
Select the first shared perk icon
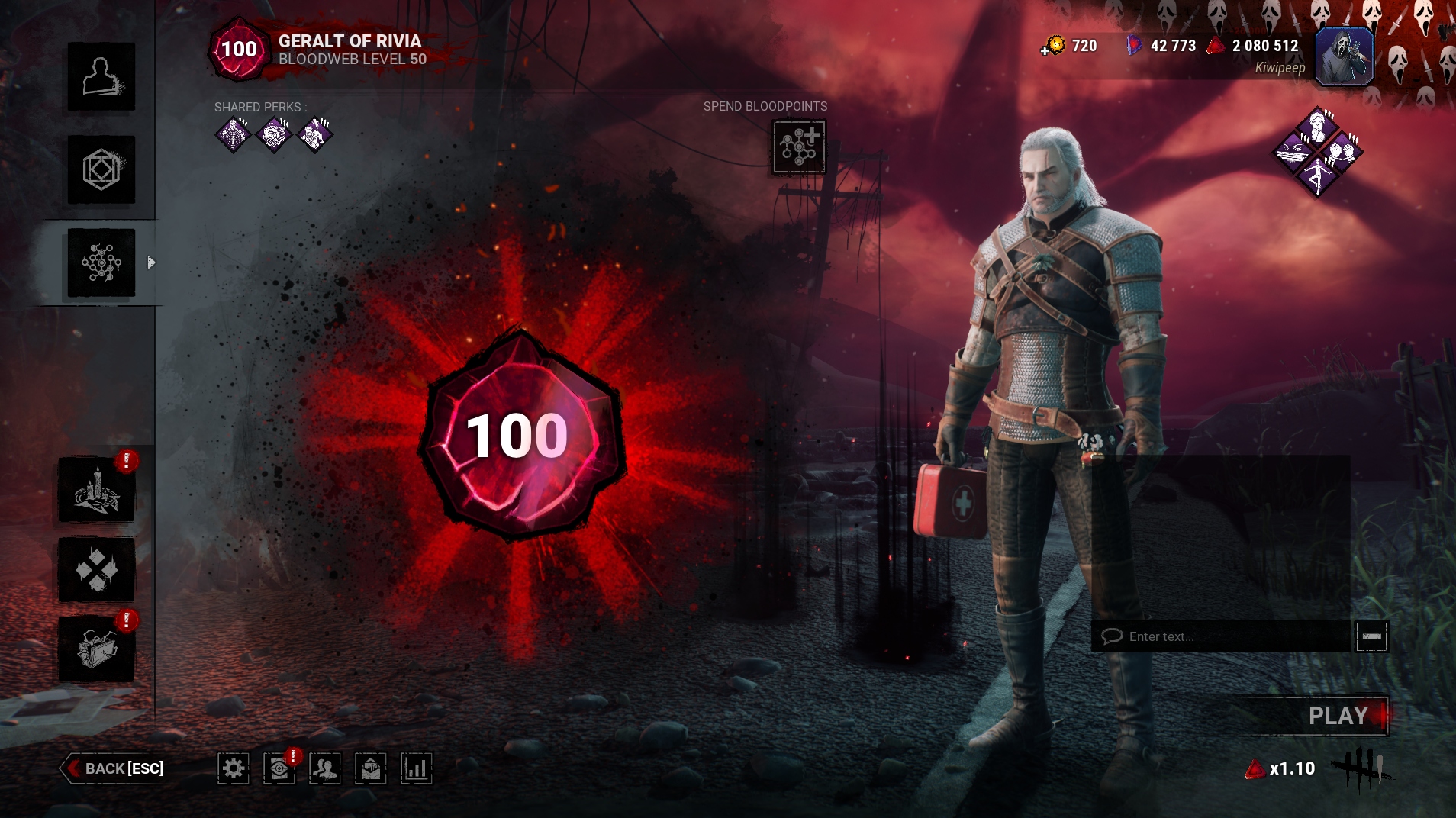pyautogui.click(x=233, y=135)
